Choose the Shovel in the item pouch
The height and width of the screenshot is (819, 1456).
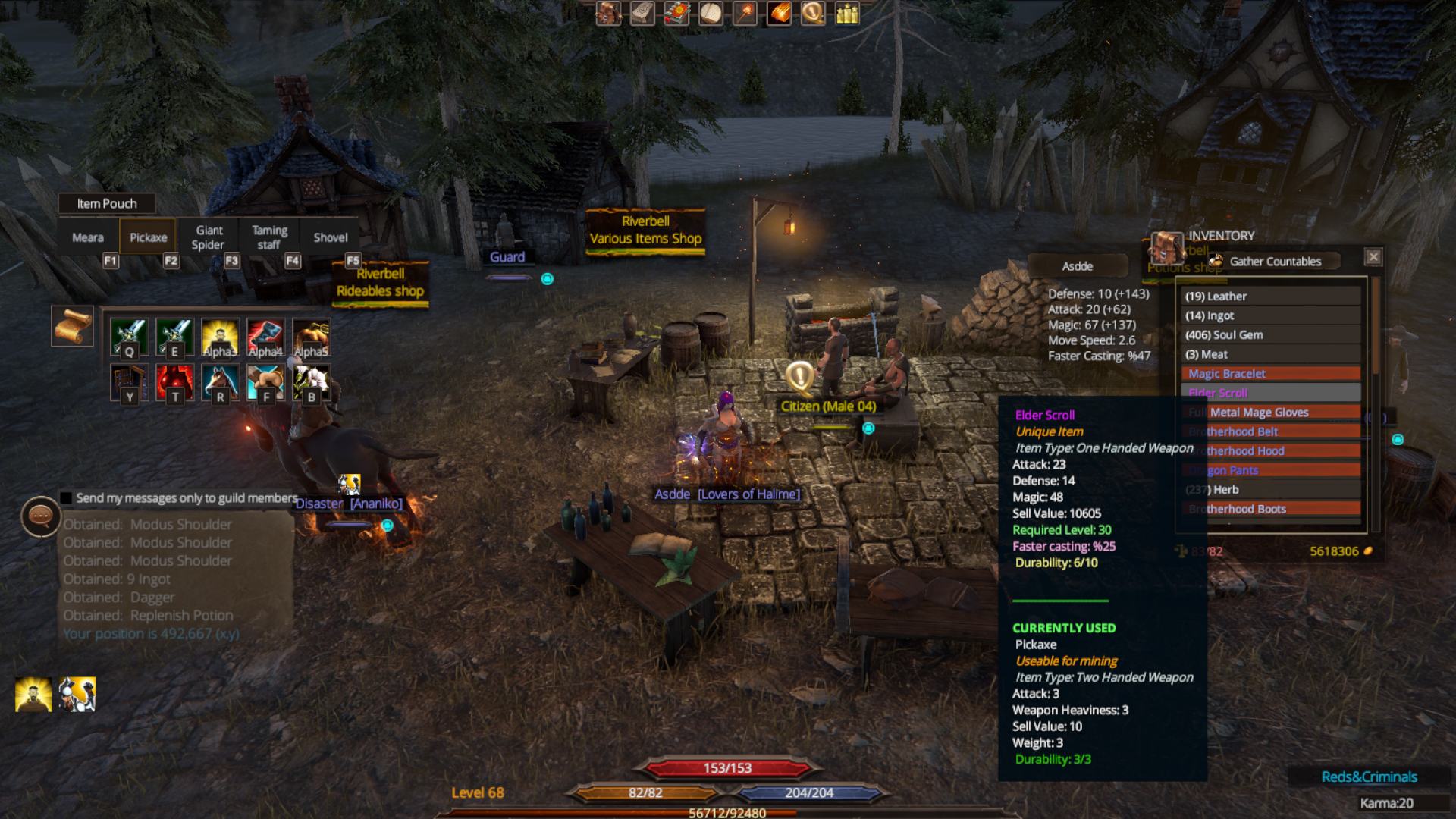tap(331, 238)
